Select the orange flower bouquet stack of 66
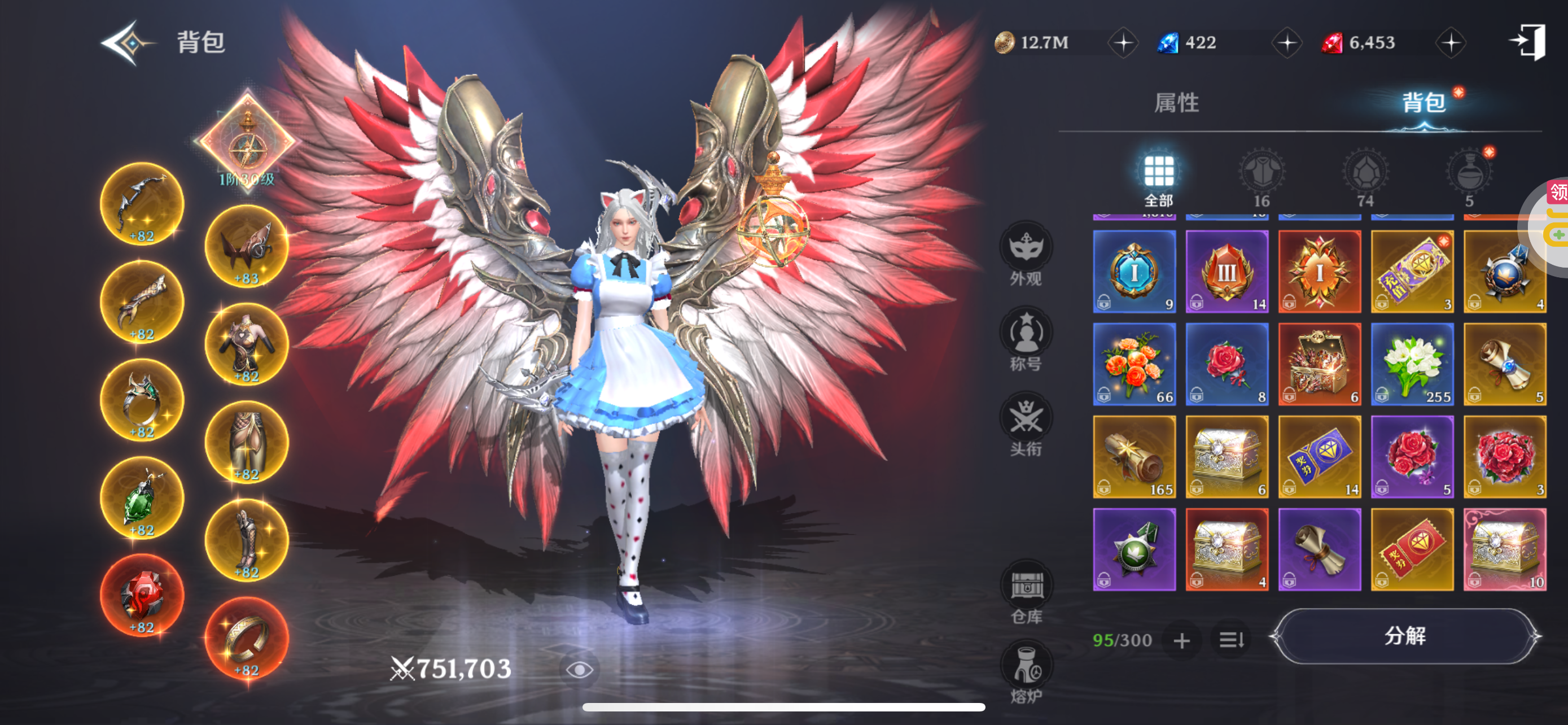Screen dimensions: 1568x725 point(1134,364)
